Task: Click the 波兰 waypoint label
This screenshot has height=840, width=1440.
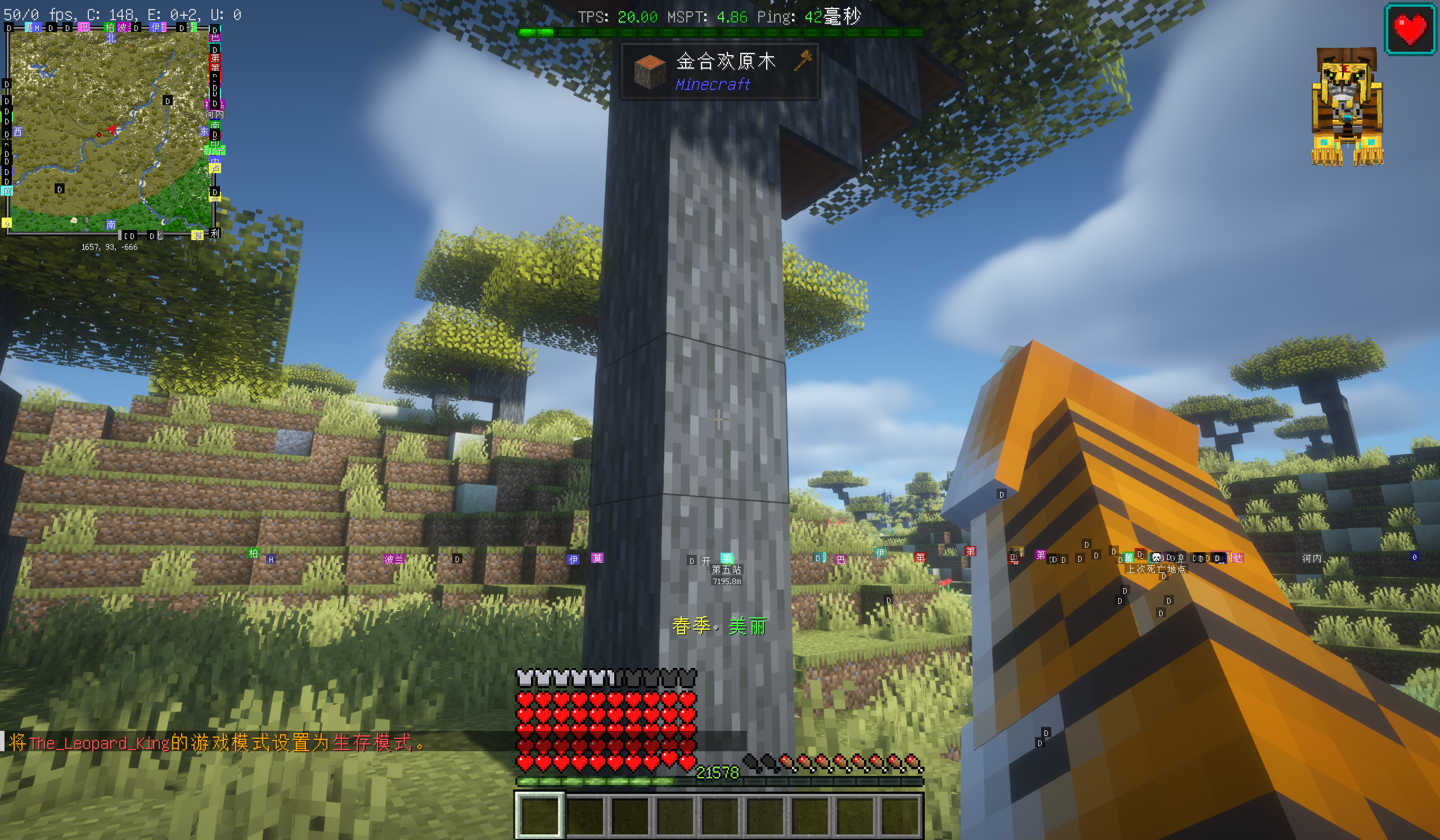Action: tap(393, 559)
